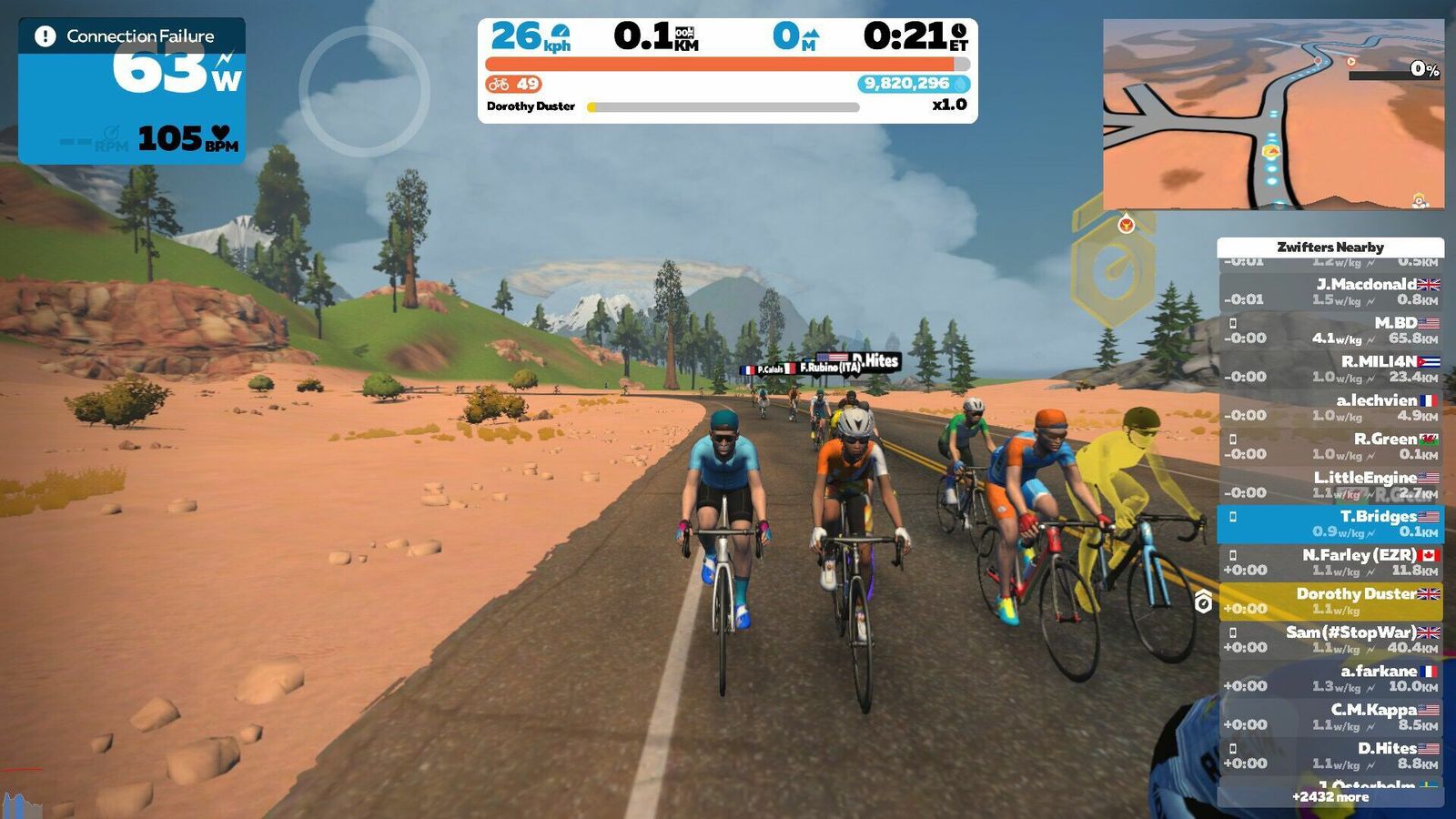Image resolution: width=1456 pixels, height=819 pixels.
Task: Show the +2432 more riders
Action: pos(1330,797)
